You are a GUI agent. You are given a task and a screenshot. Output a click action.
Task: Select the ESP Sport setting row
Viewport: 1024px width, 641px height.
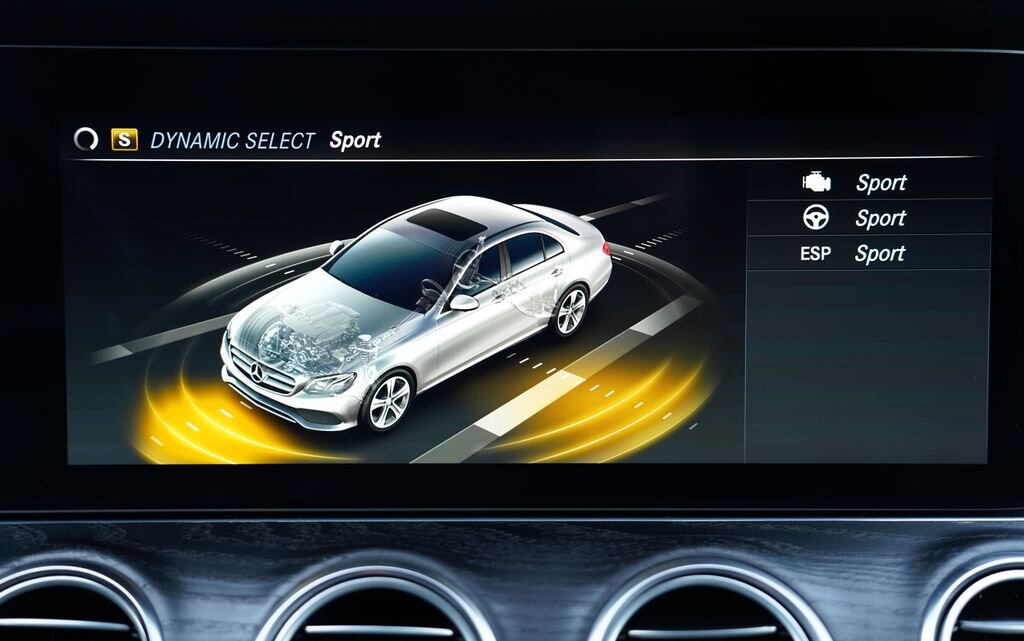[868, 253]
